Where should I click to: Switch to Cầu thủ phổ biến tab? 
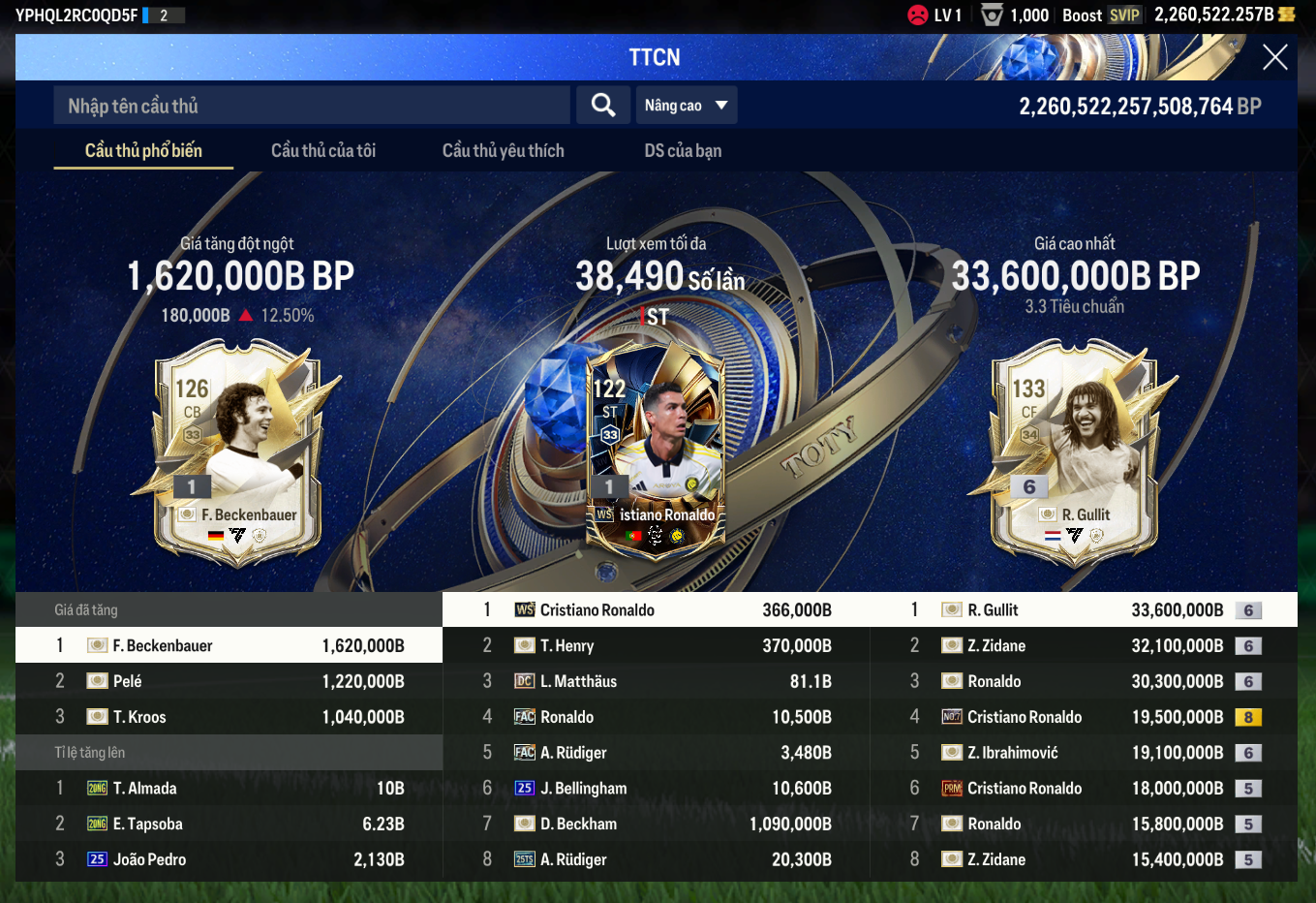click(x=143, y=150)
